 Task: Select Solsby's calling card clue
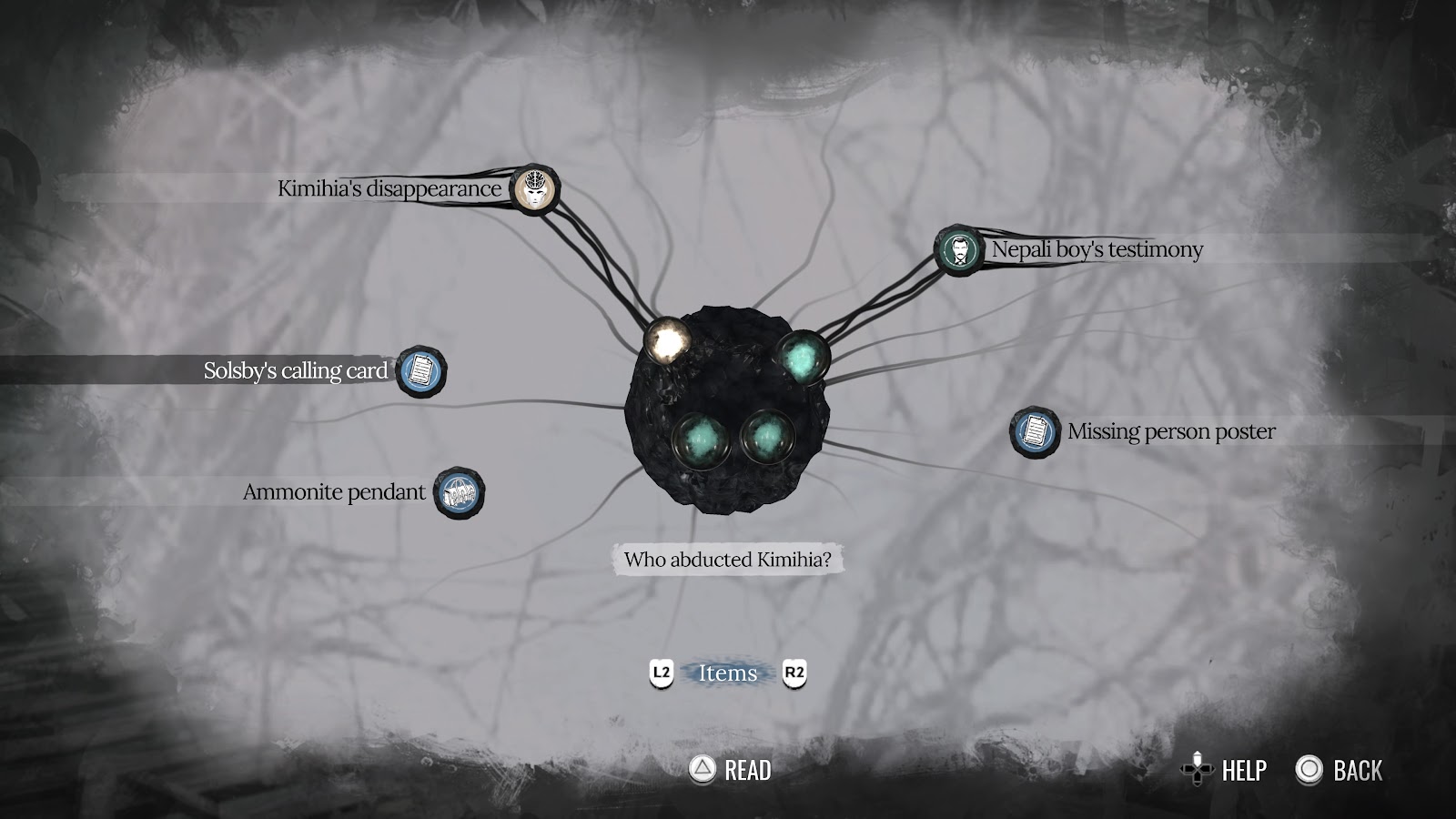421,371
